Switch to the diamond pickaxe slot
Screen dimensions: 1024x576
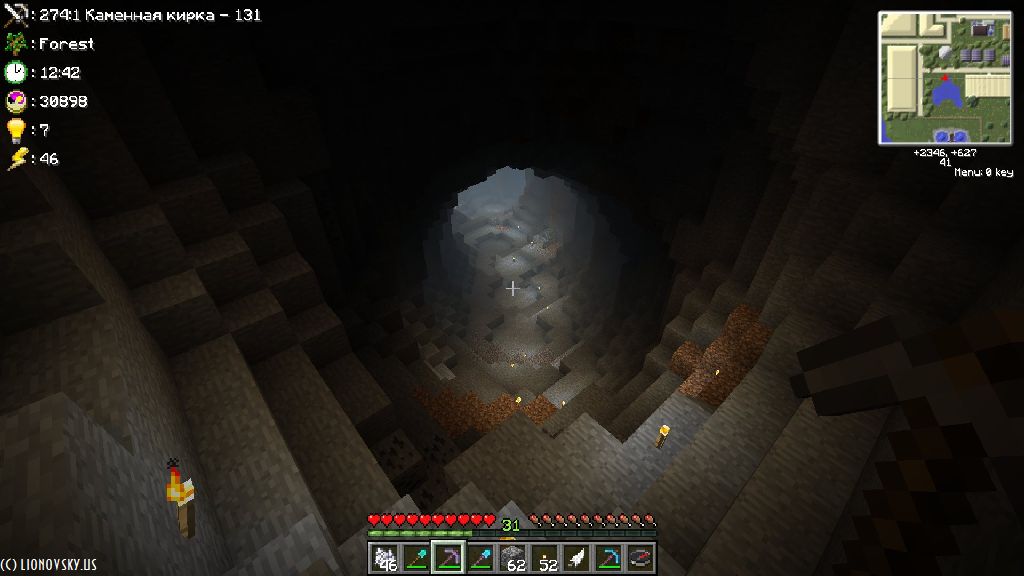point(608,558)
